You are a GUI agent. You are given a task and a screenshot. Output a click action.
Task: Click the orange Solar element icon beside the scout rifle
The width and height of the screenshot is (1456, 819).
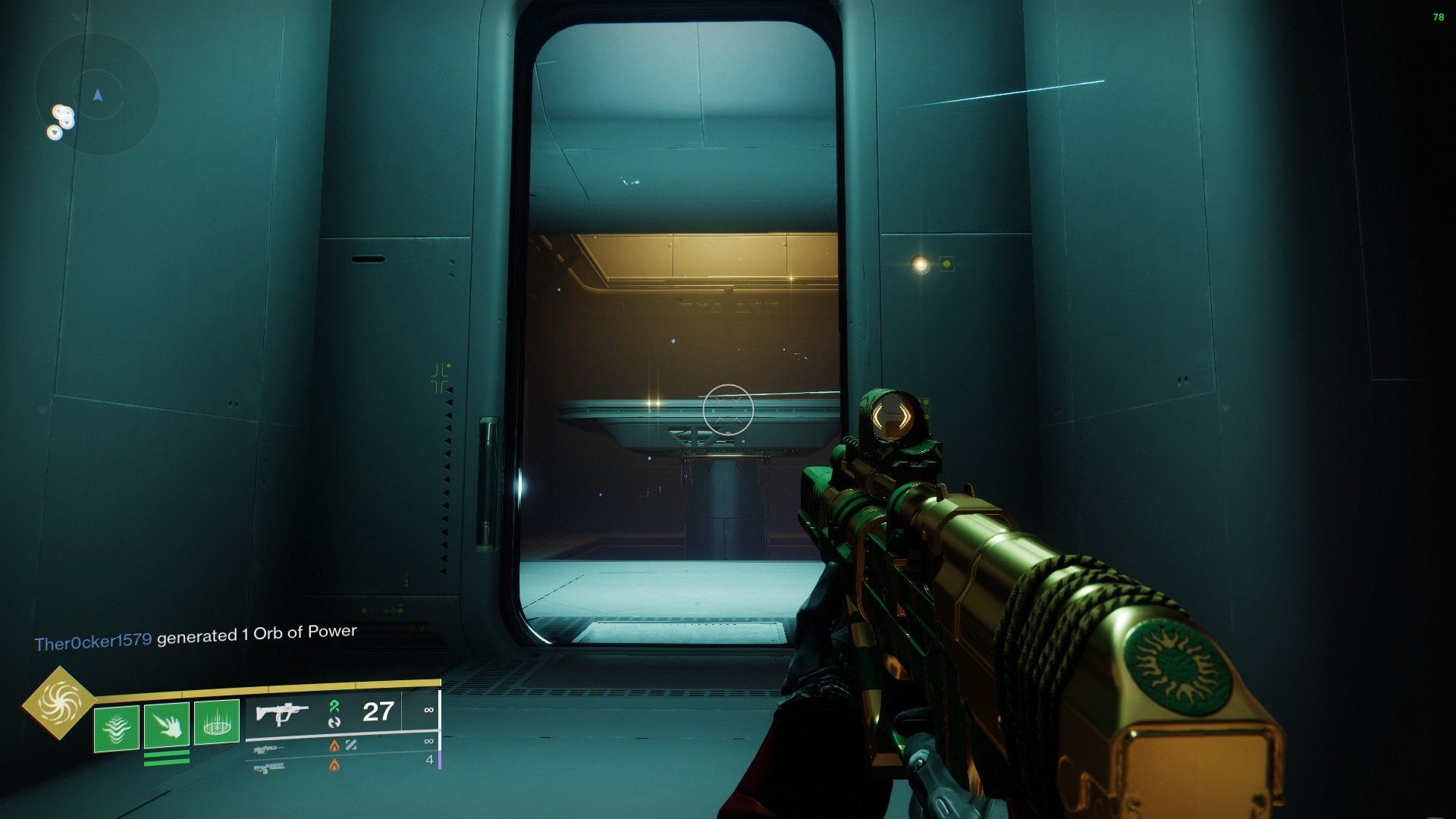[335, 747]
